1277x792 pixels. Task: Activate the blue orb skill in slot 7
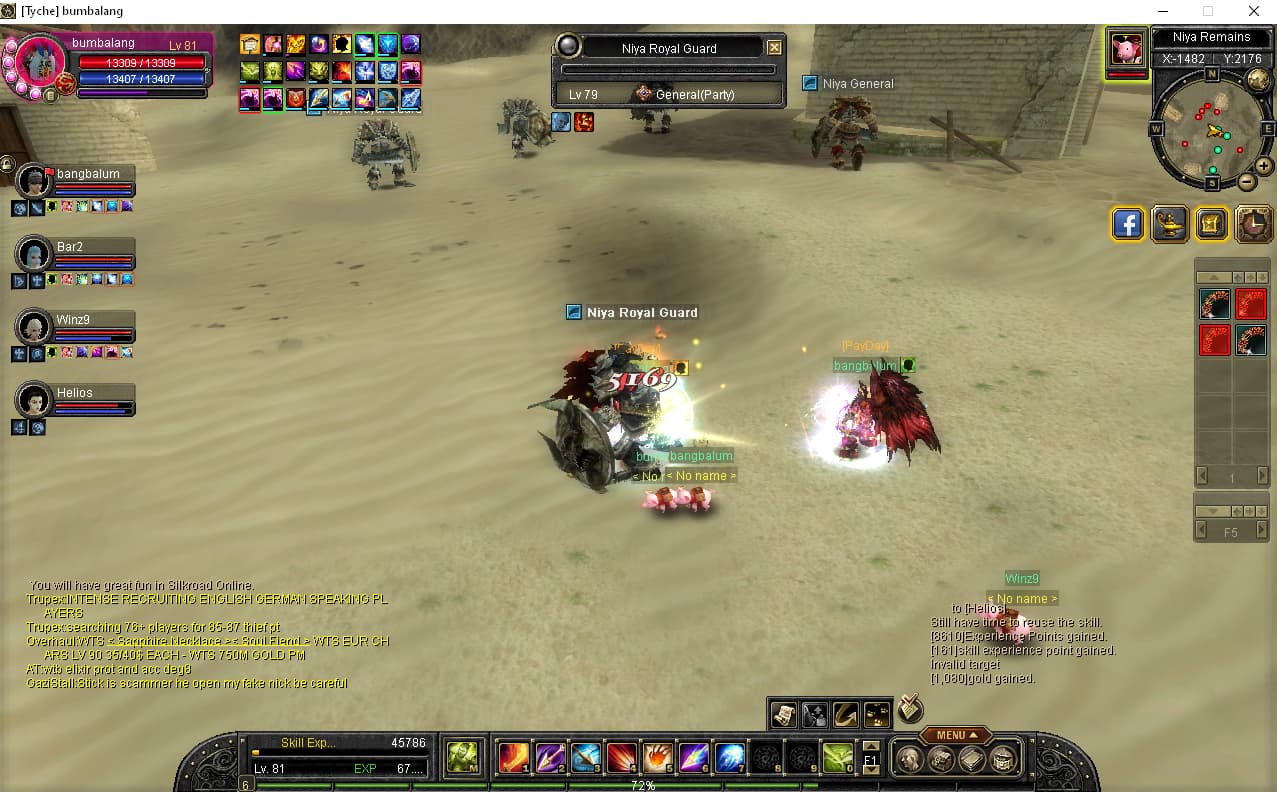pos(730,758)
